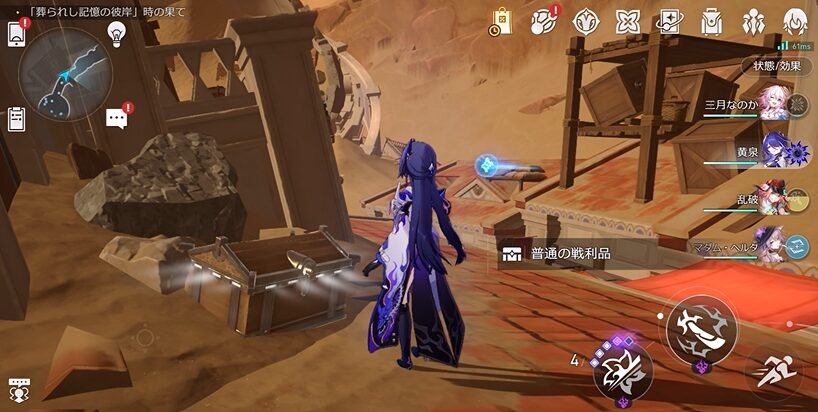Image resolution: width=818 pixels, height=412 pixels.
Task: Open the circular minimap
Action: pyautogui.click(x=65, y=73)
